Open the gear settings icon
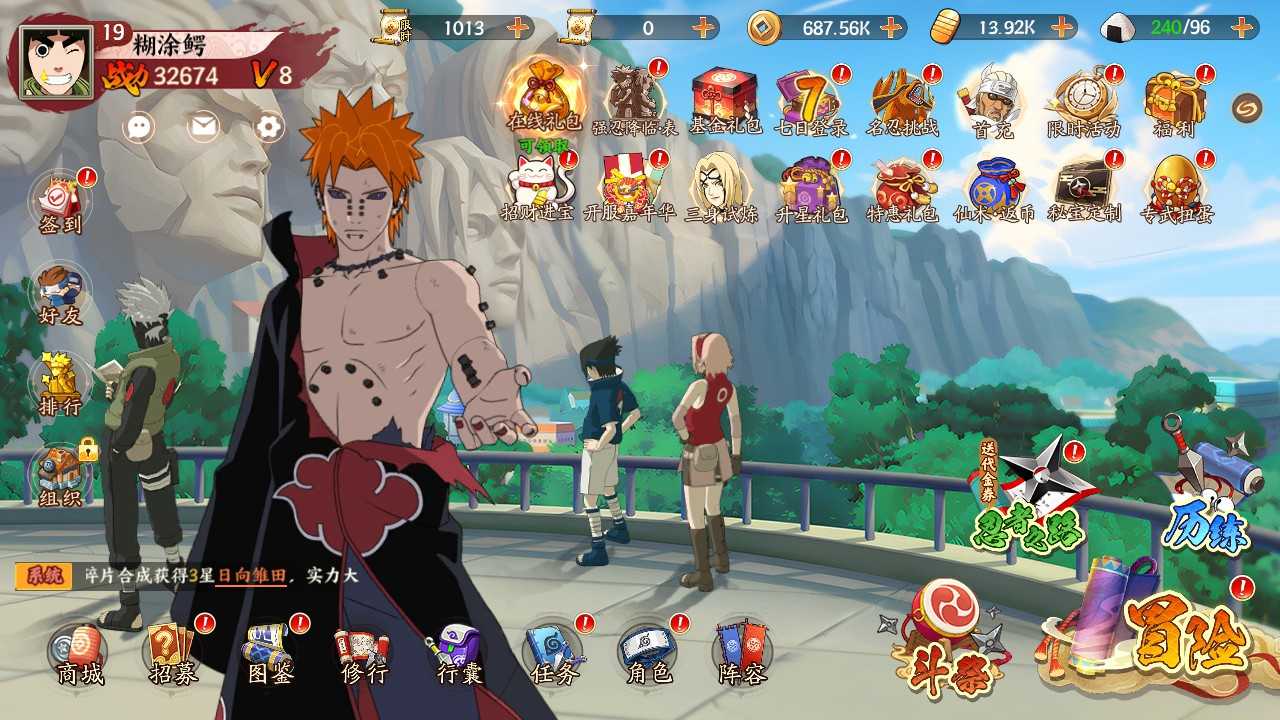This screenshot has width=1280, height=720. coord(269,126)
